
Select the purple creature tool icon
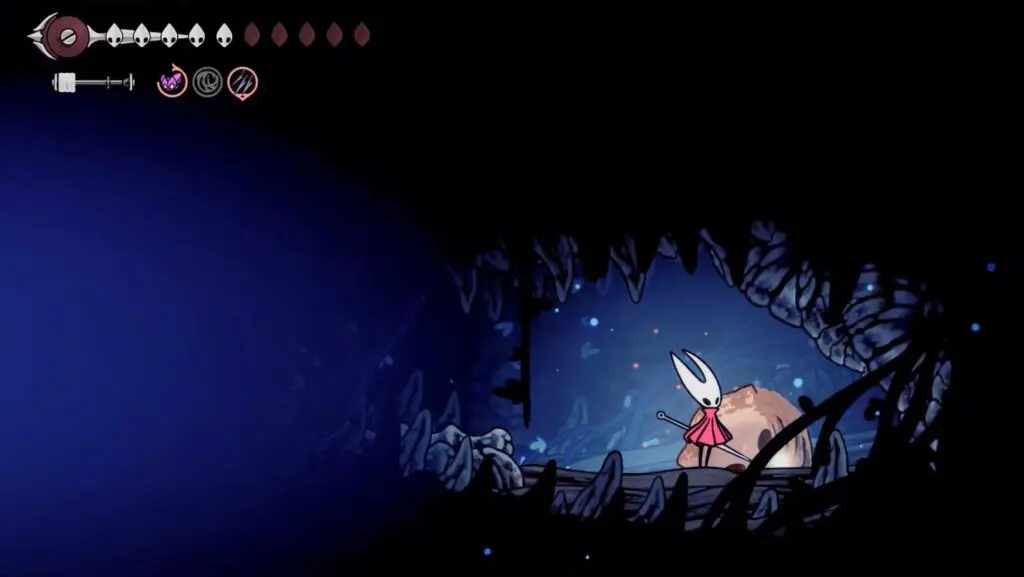(172, 82)
